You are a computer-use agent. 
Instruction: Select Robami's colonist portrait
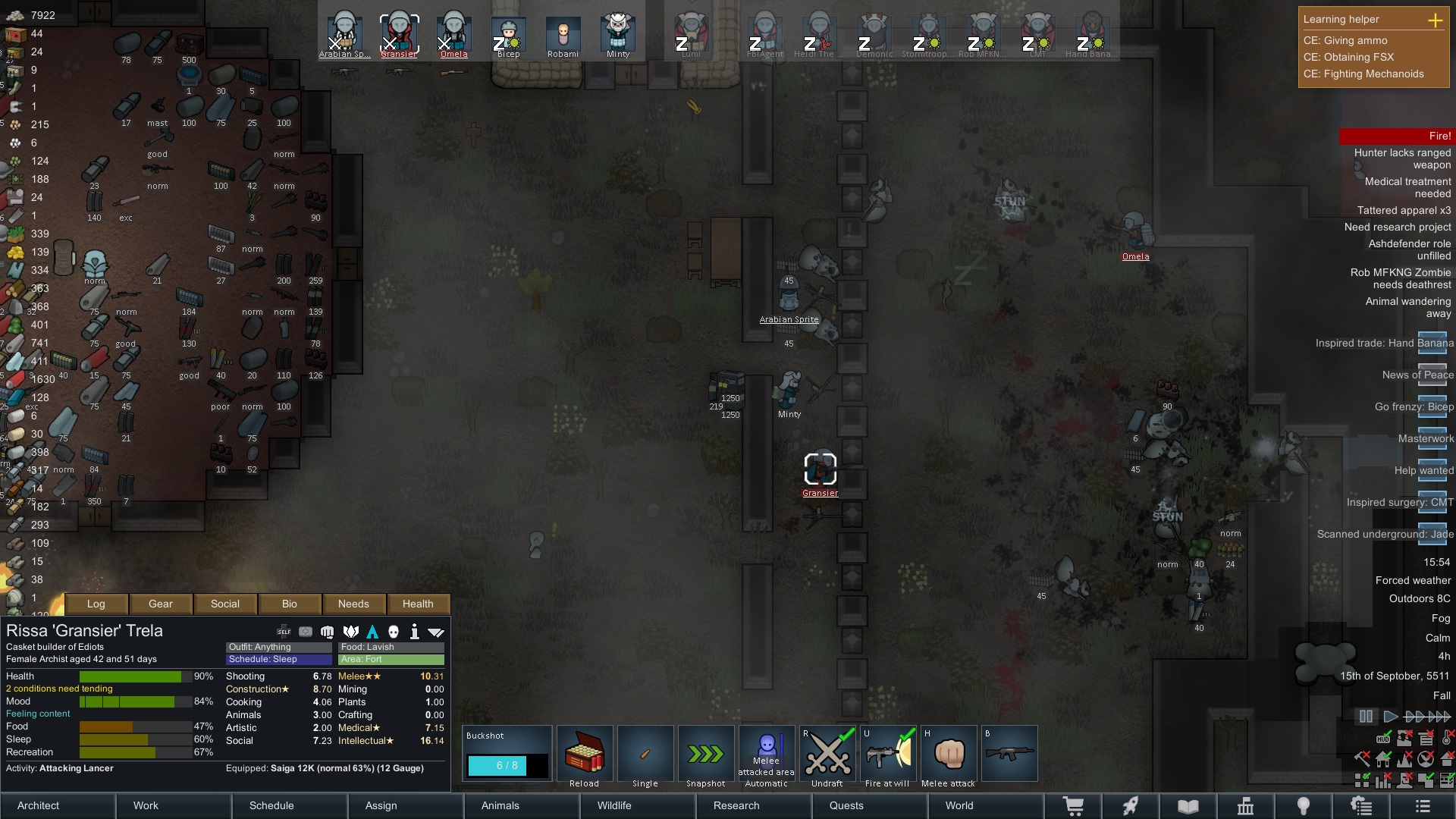coord(563,35)
